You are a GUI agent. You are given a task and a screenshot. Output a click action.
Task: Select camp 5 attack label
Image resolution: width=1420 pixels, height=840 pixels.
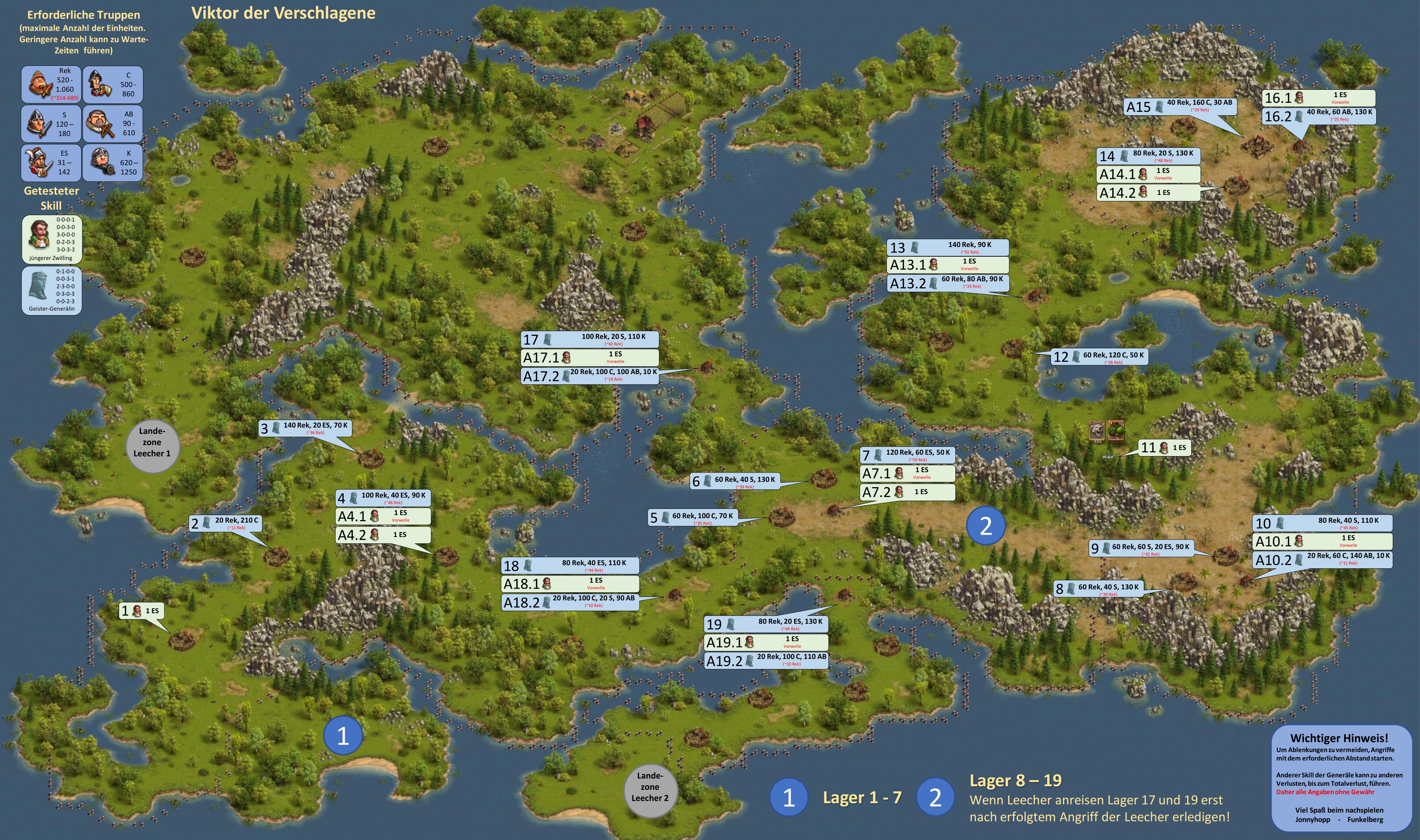point(693,517)
